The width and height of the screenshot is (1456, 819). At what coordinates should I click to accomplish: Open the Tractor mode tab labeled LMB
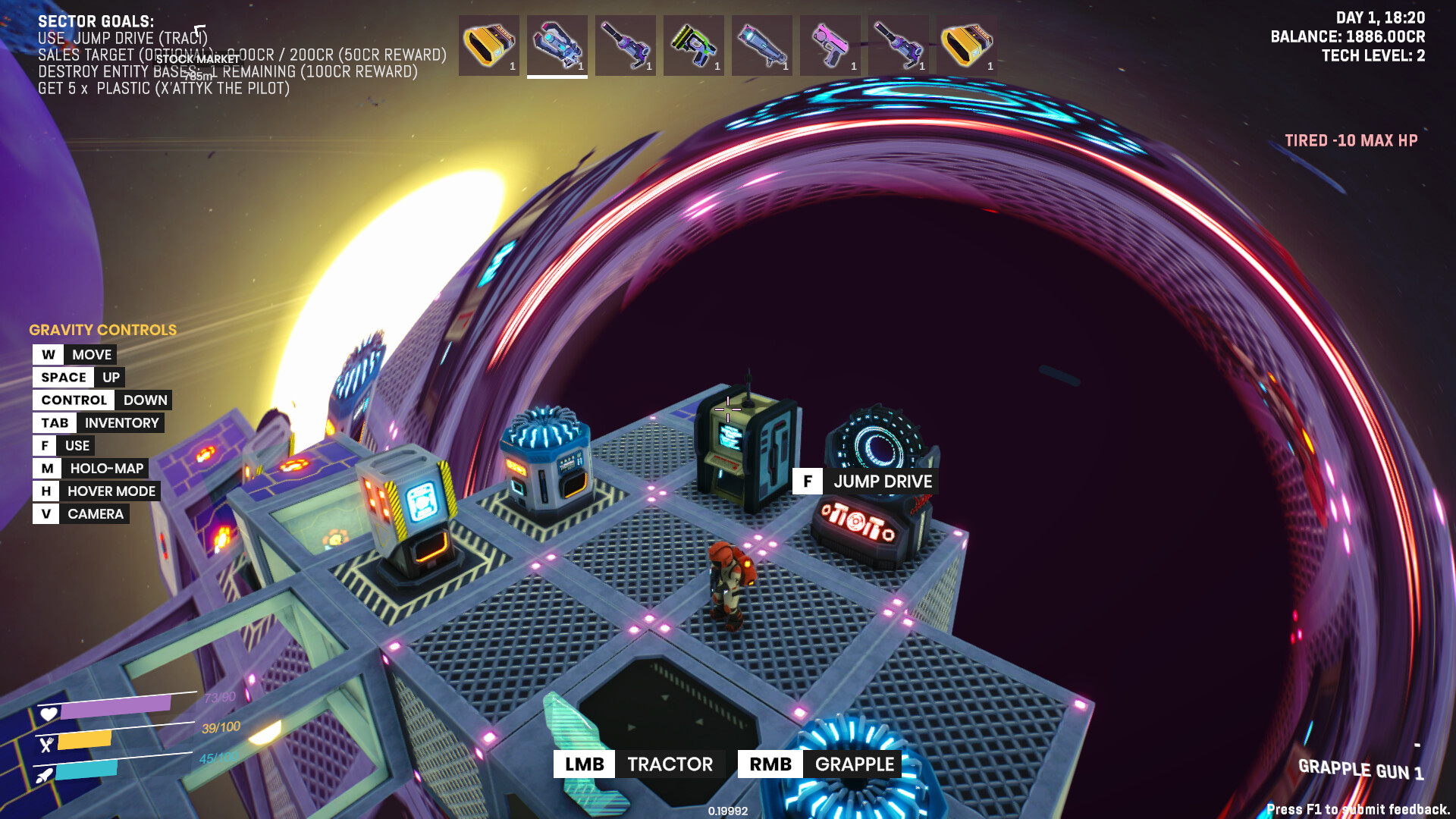tap(639, 764)
